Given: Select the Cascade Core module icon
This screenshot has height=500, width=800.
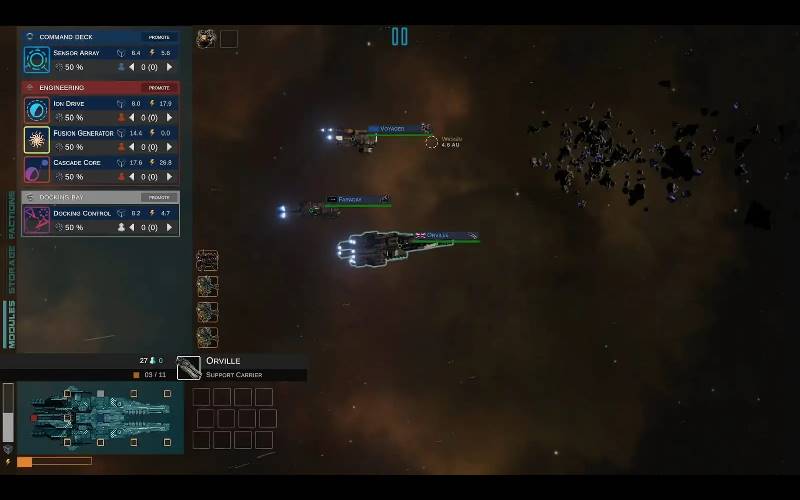Looking at the screenshot, I should point(37,169).
